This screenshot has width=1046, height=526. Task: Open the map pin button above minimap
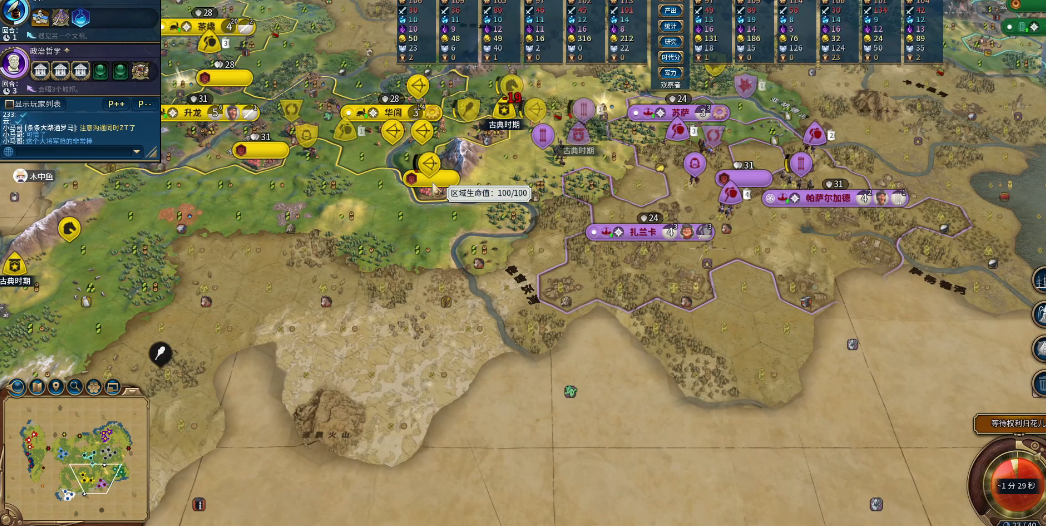(56, 387)
